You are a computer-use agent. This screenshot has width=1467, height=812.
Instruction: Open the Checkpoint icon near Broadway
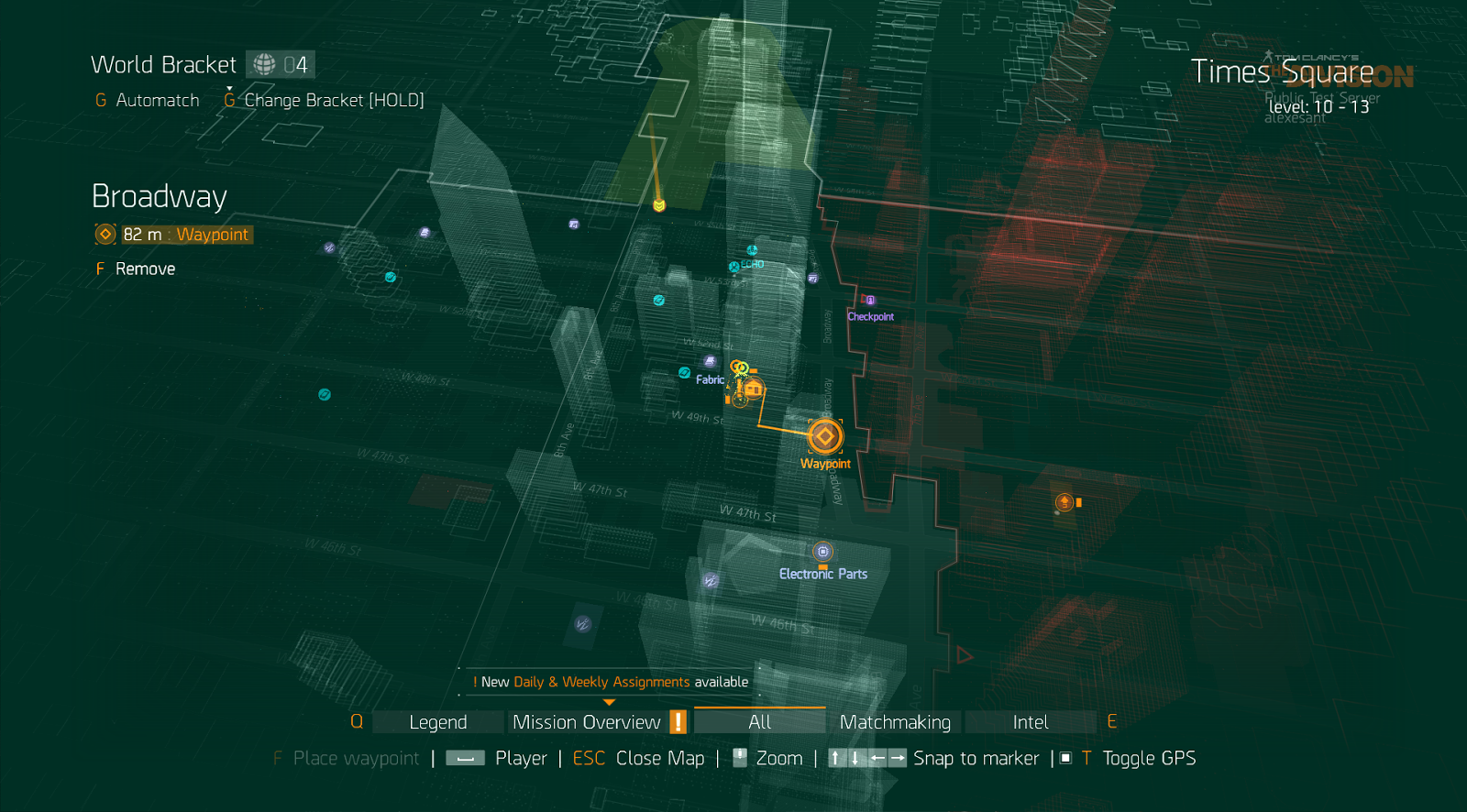pos(870,300)
